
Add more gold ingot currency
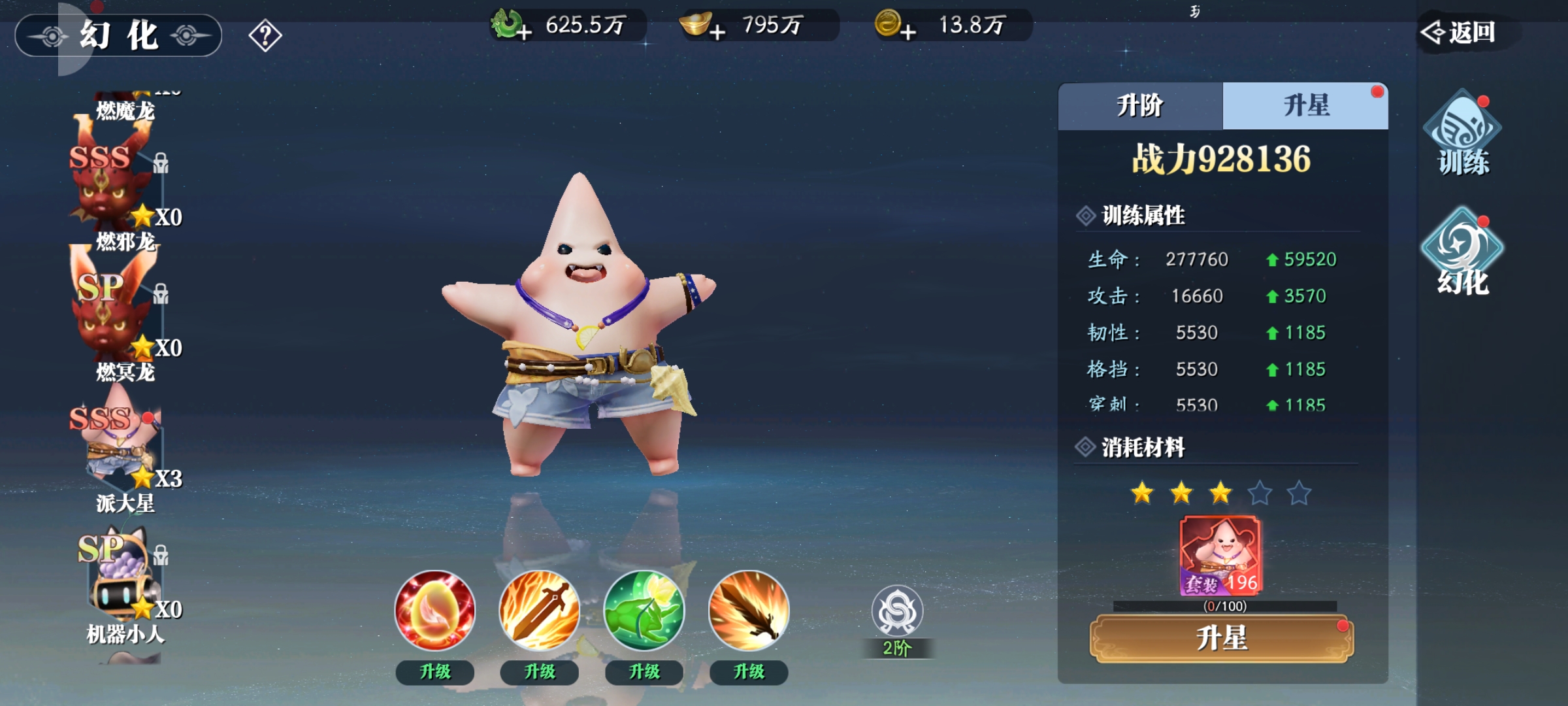coord(717,31)
